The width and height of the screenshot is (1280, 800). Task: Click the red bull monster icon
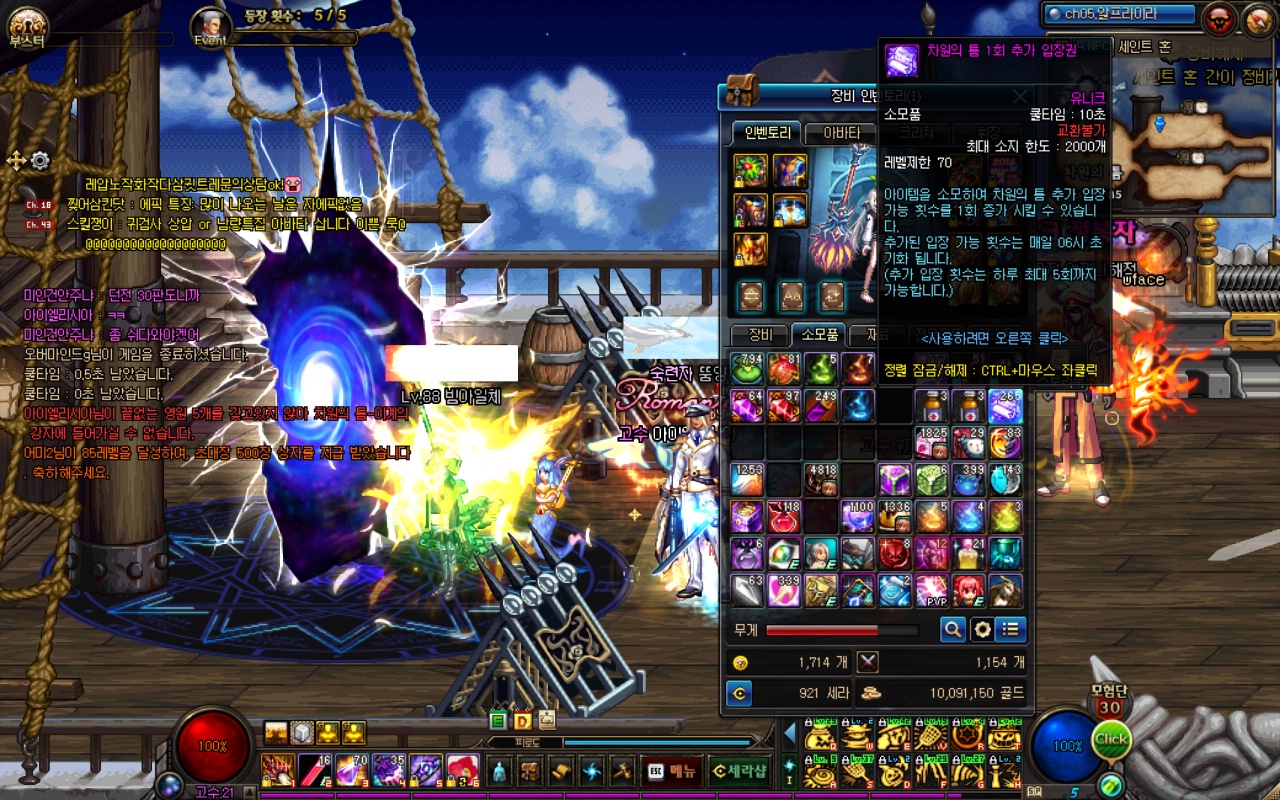point(1219,18)
